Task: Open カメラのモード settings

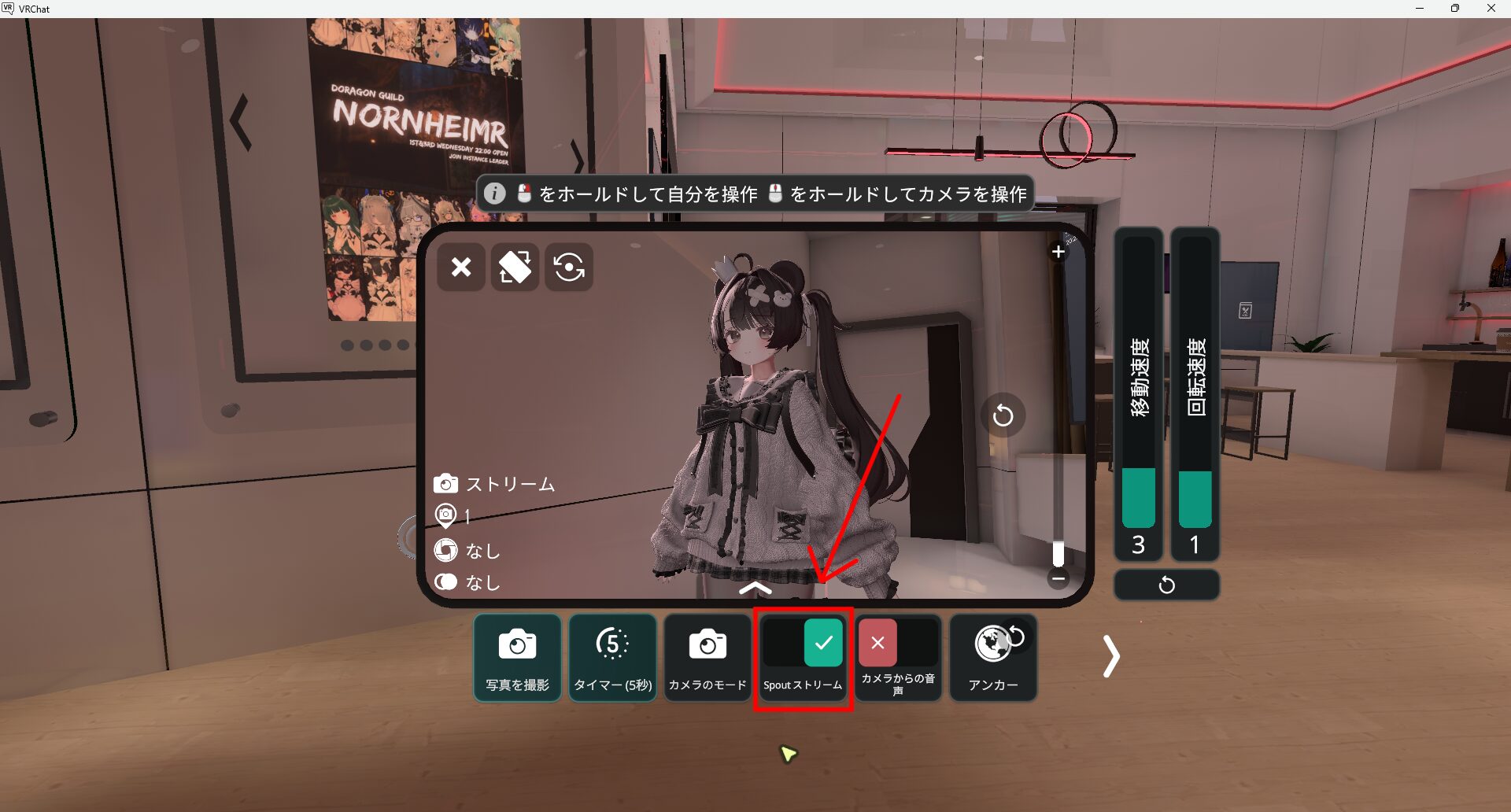Action: (707, 657)
